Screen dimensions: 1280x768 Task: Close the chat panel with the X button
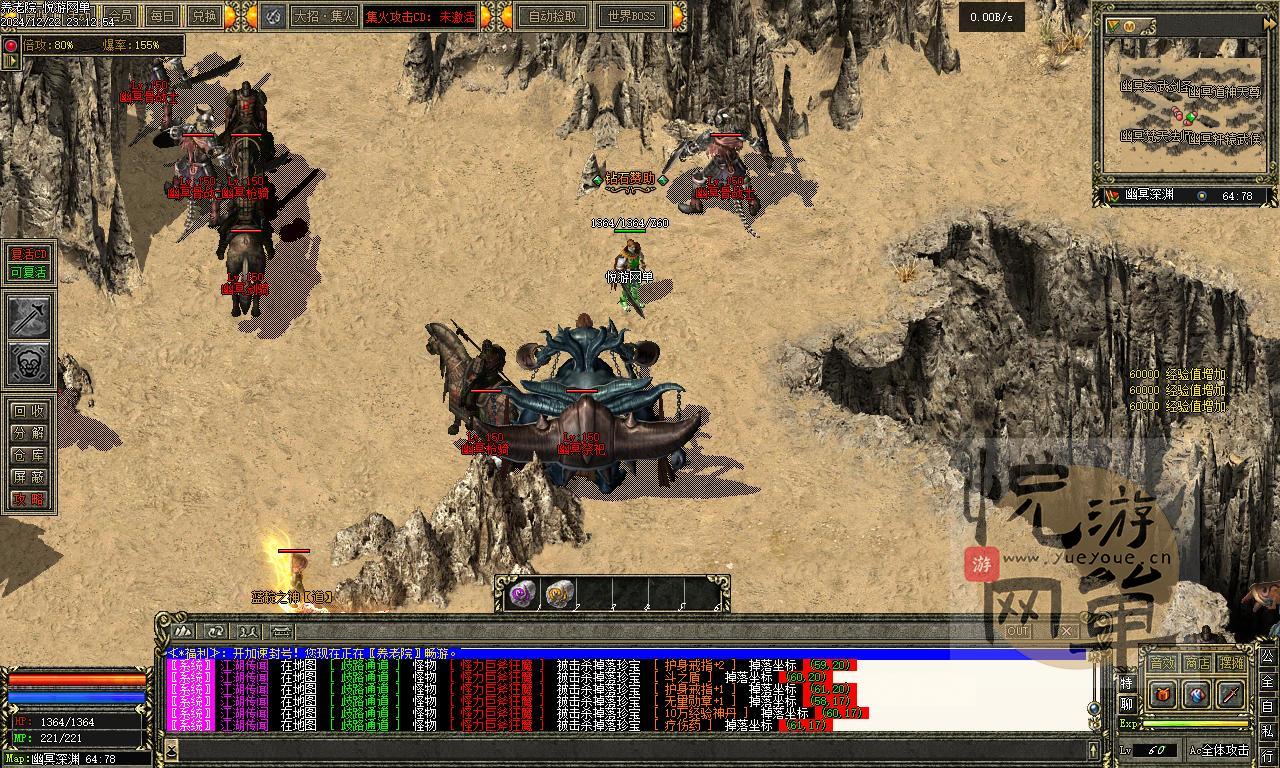(x=1066, y=631)
